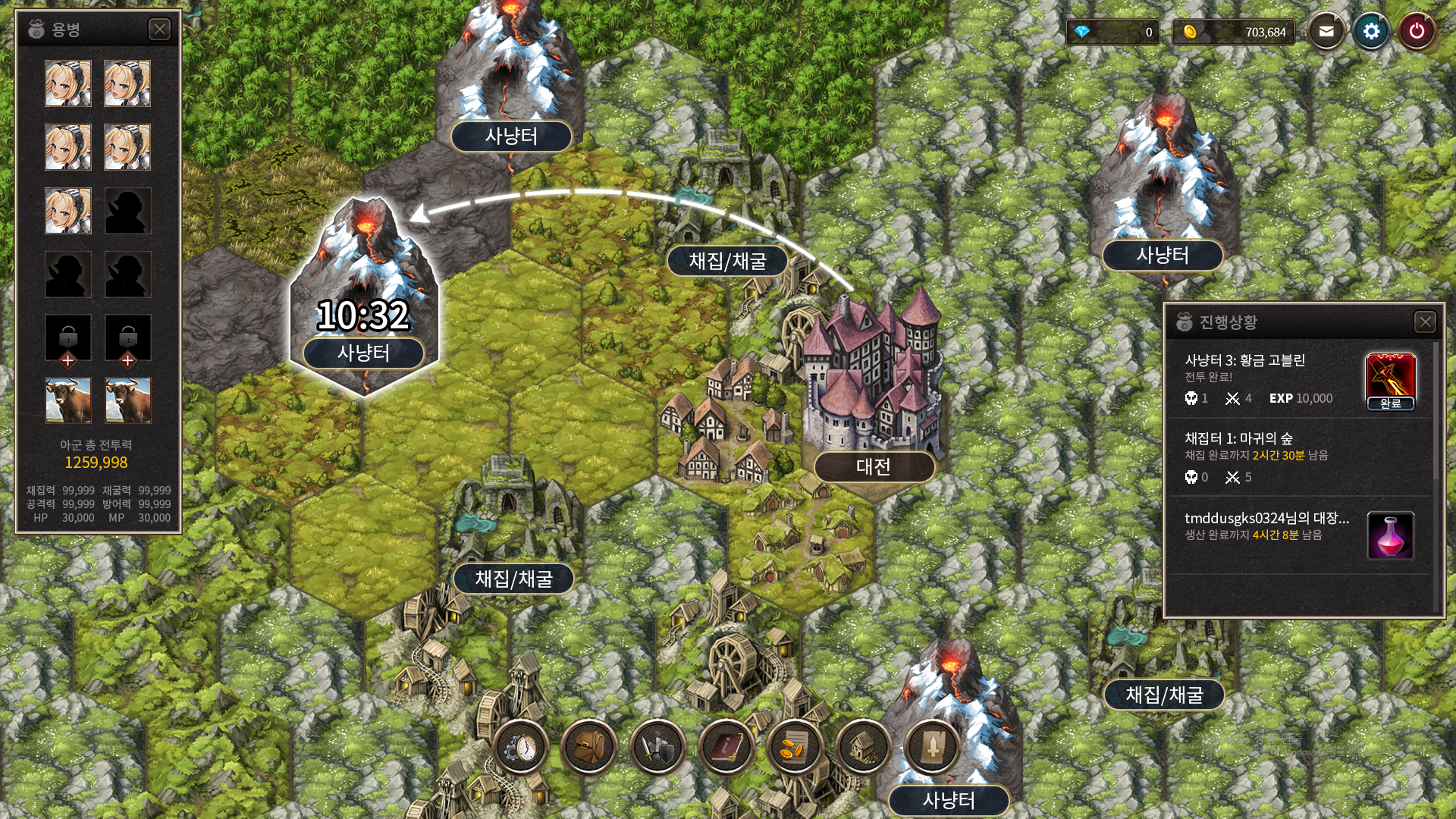Open the backpack inventory
The image size is (1456, 819).
click(x=589, y=748)
